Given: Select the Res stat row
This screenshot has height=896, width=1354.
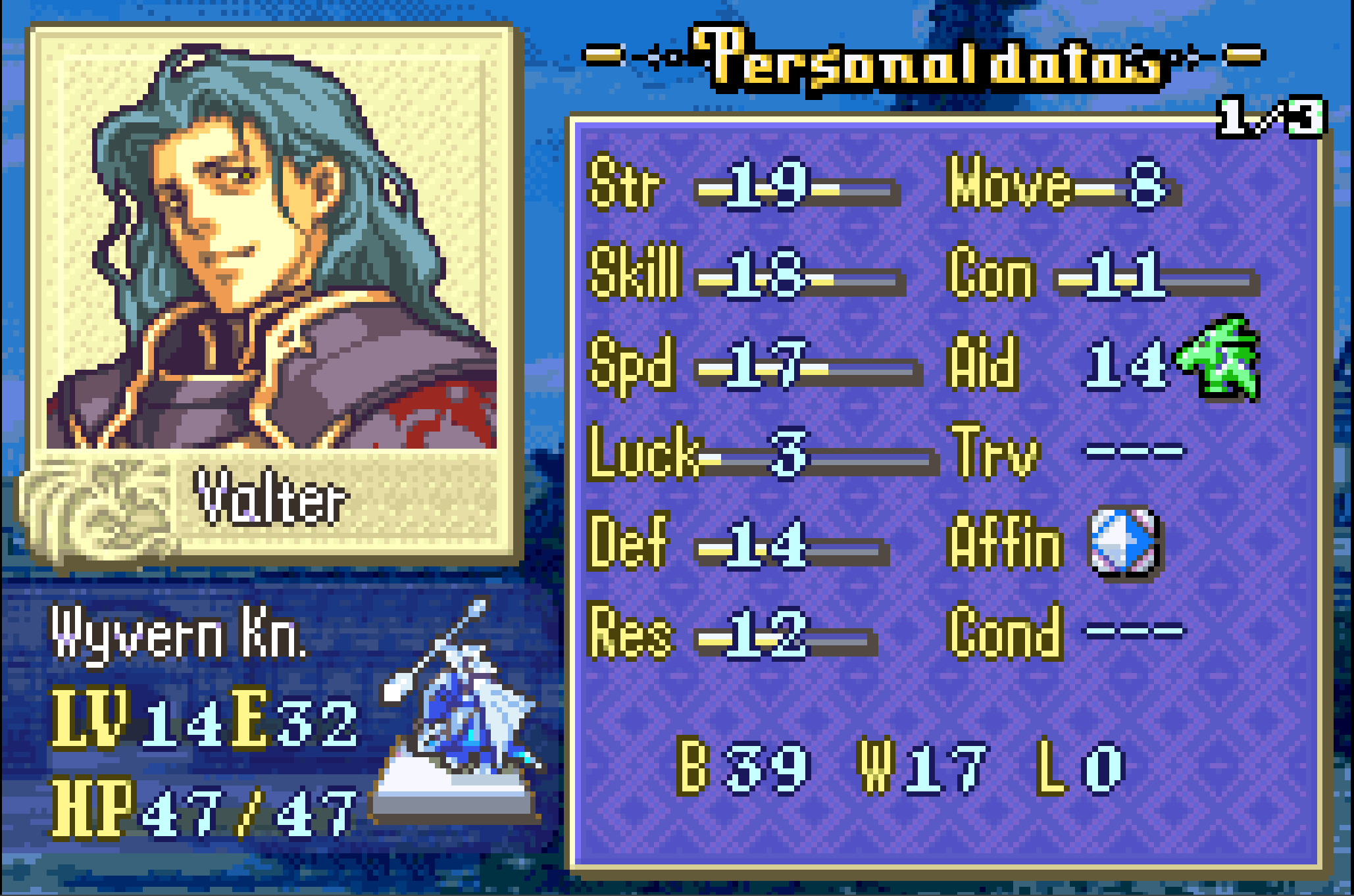Looking at the screenshot, I should pos(730,634).
